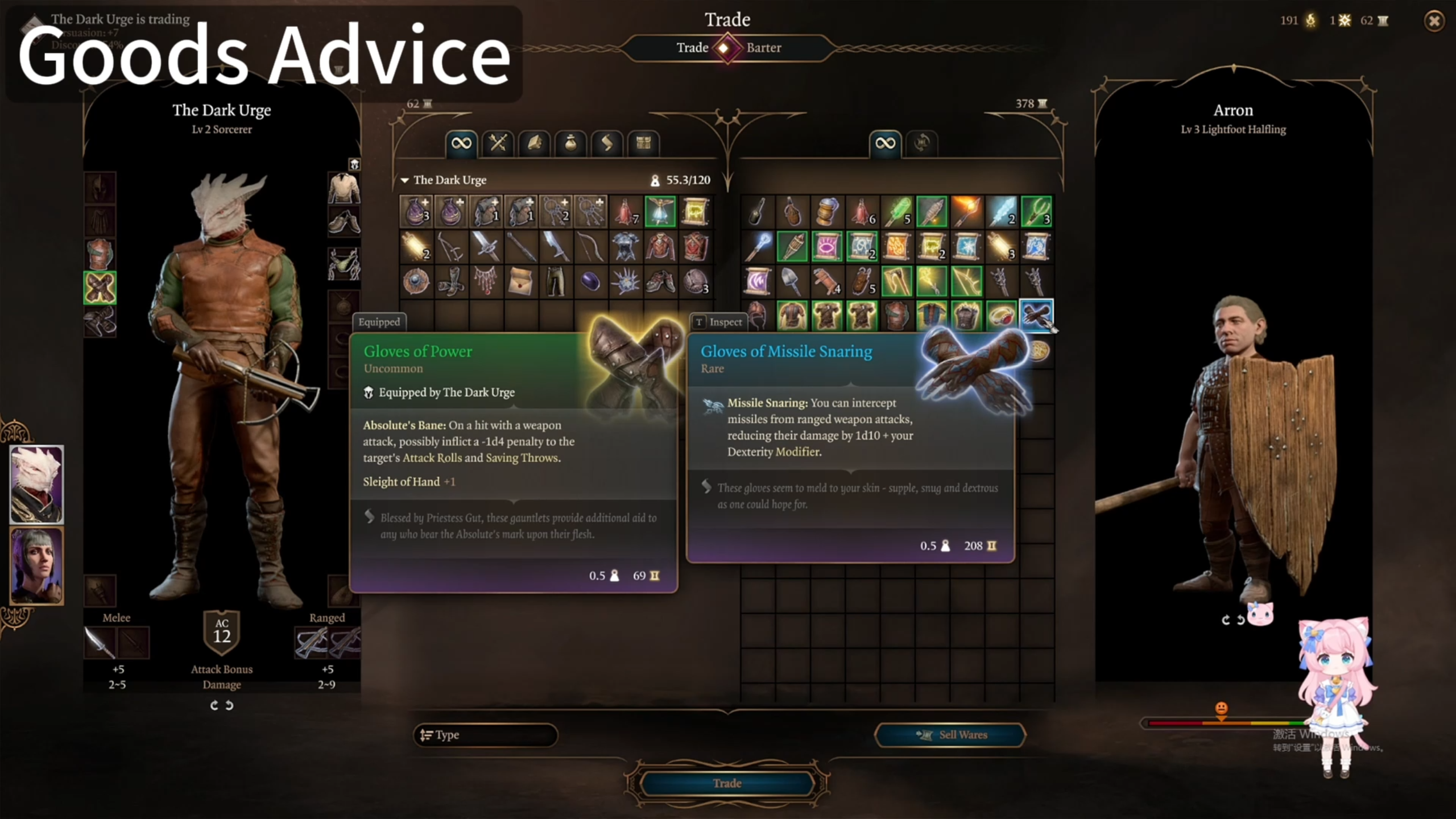
Task: Open the Type sort dropdown
Action: [485, 735]
